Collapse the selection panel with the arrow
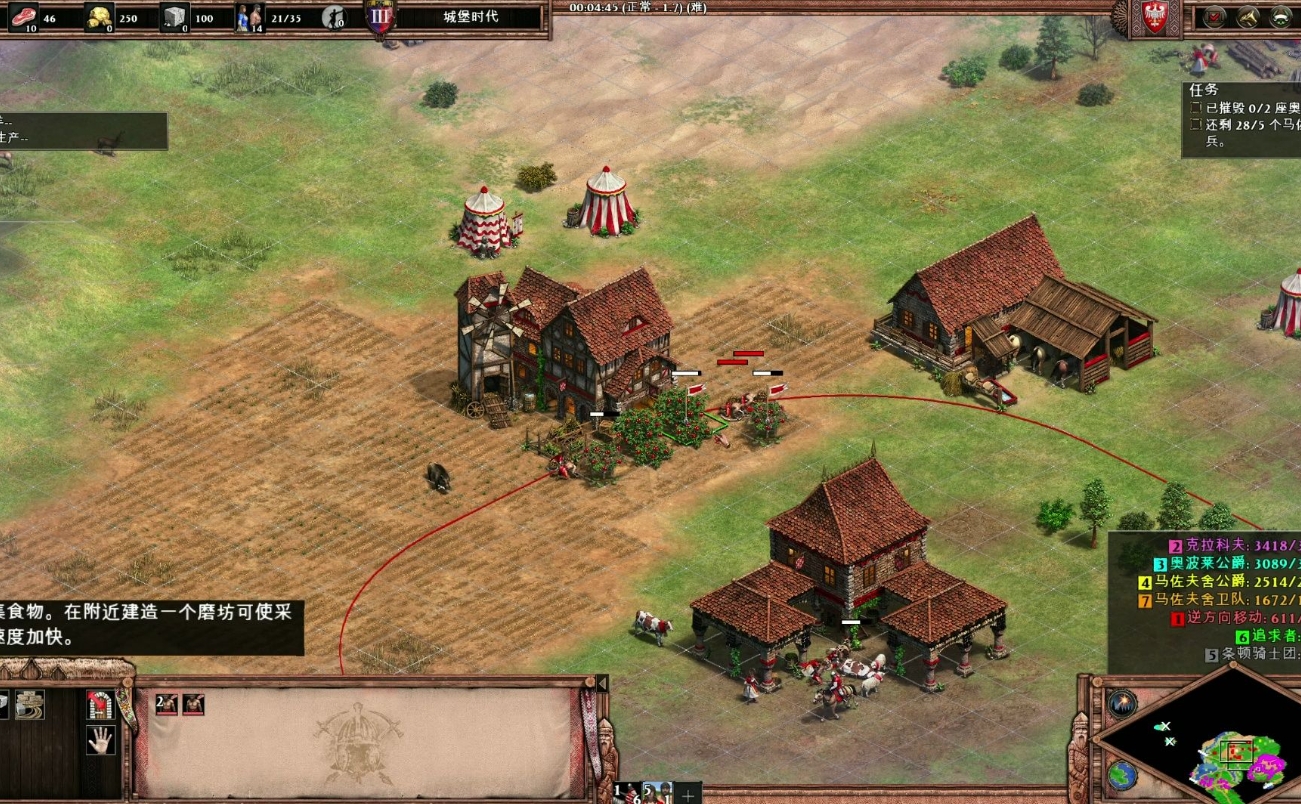1301x804 pixels. tap(601, 684)
